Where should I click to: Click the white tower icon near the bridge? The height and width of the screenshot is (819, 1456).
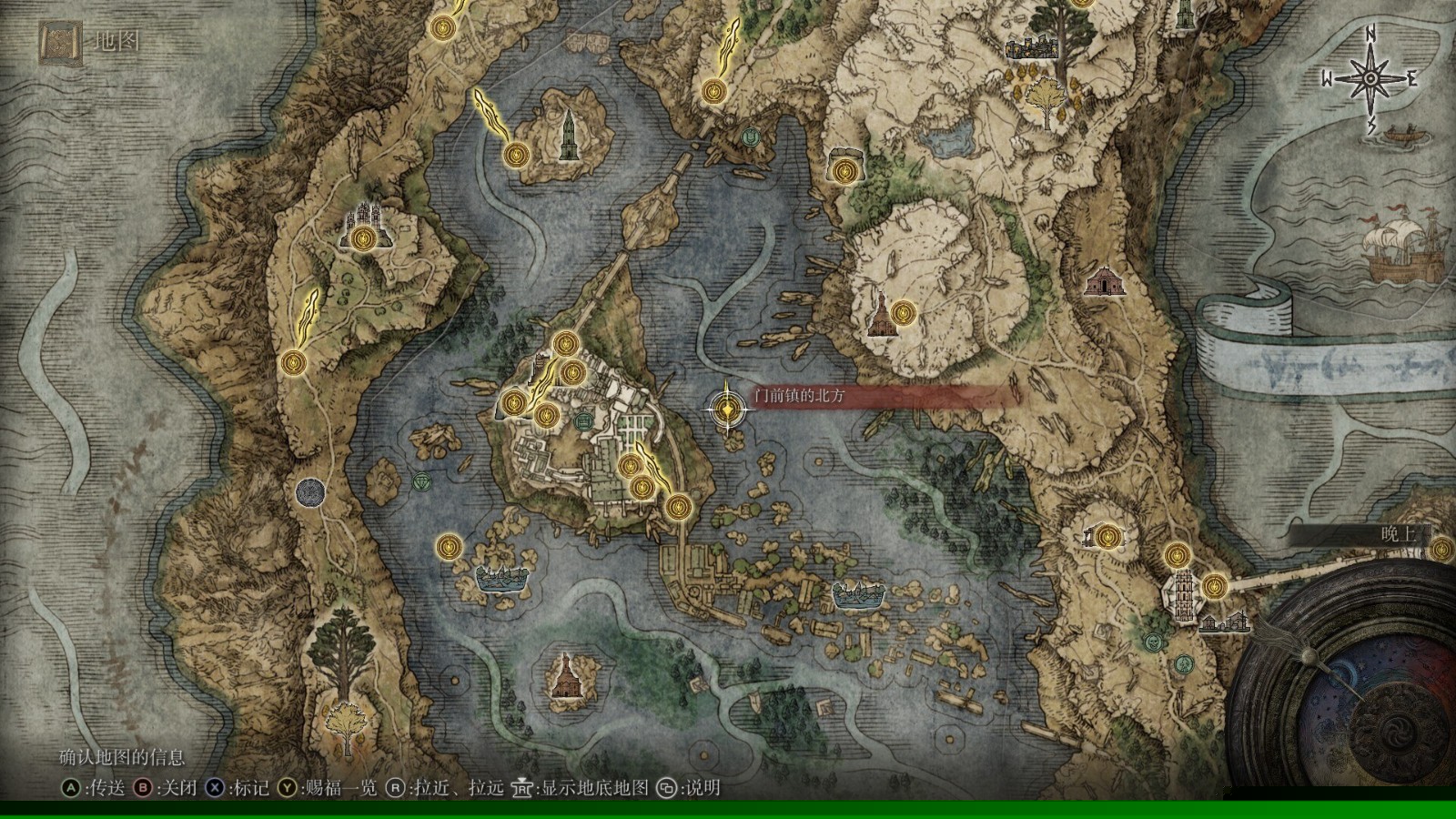tap(1183, 595)
